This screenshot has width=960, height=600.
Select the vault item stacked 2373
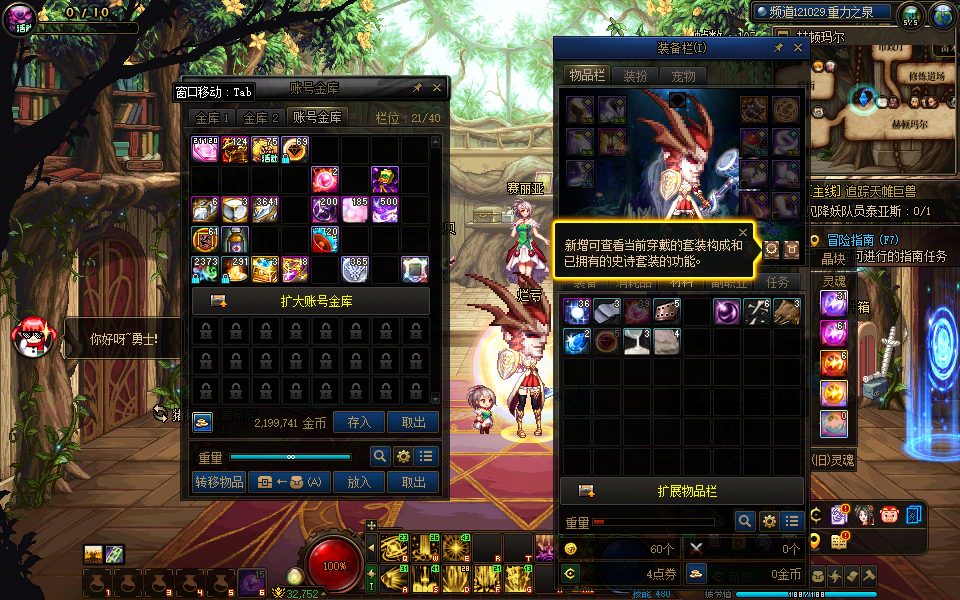click(x=205, y=269)
